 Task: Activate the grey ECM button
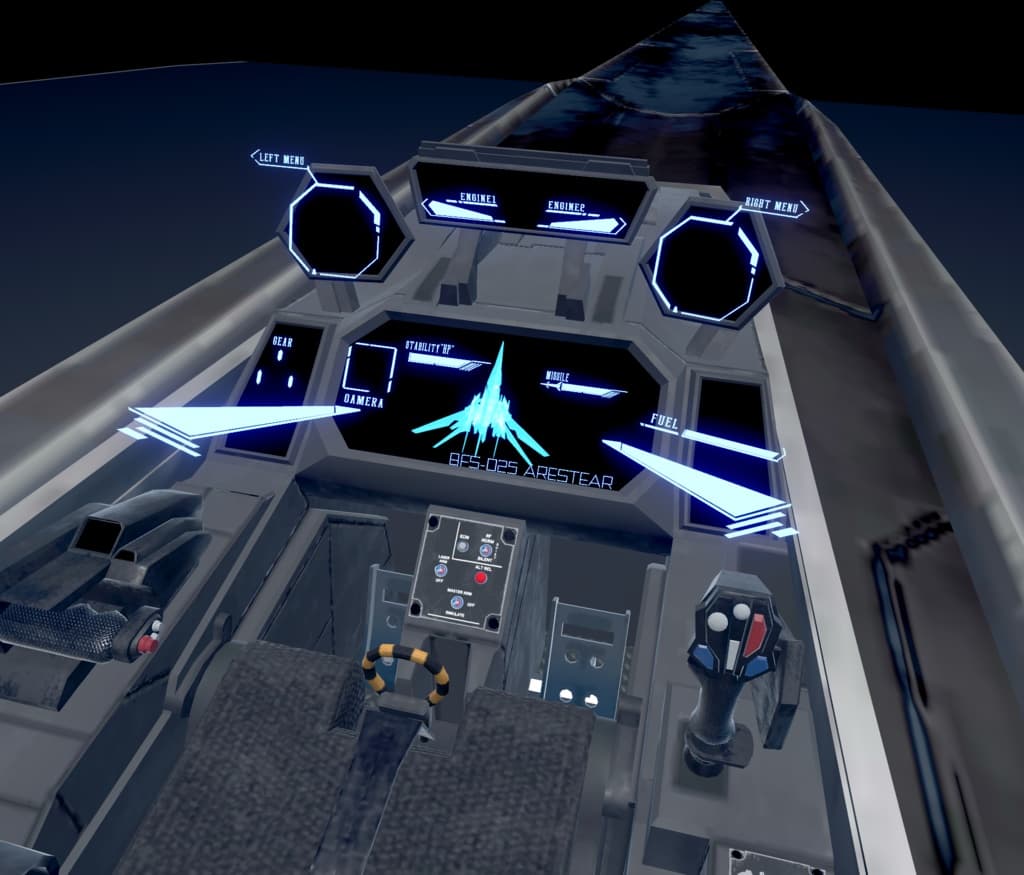click(x=463, y=547)
